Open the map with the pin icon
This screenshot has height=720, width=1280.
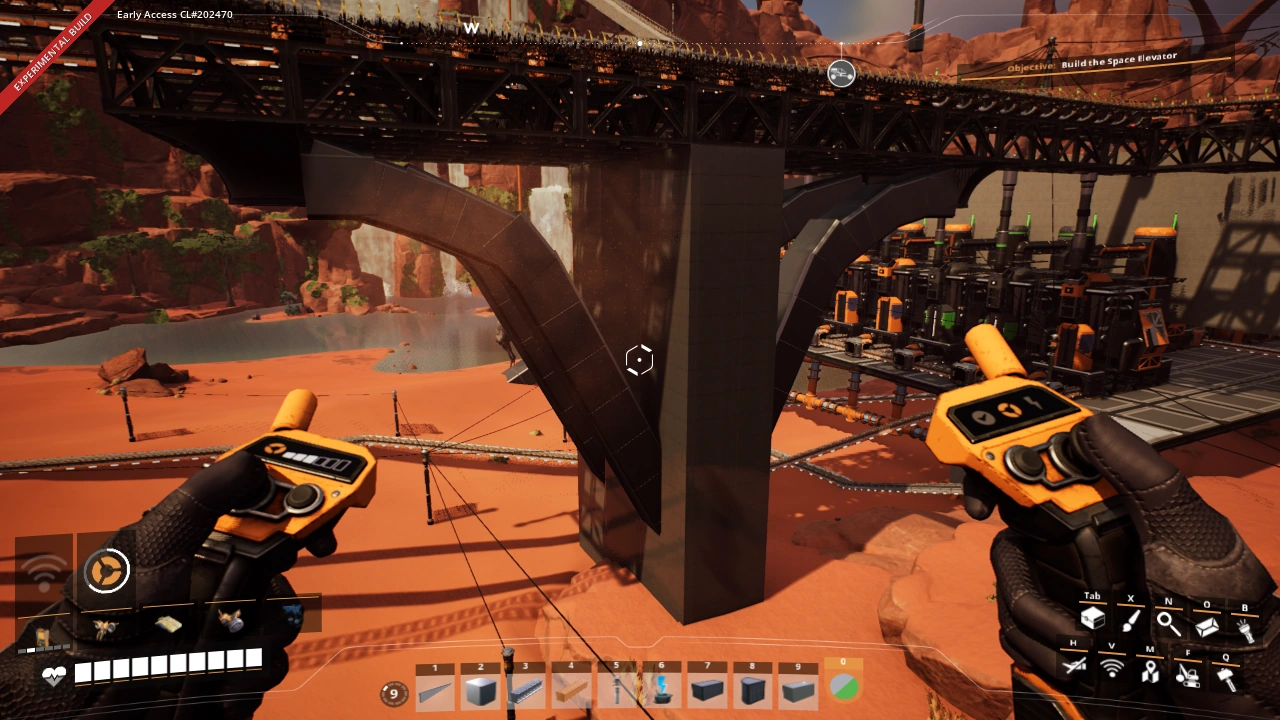(1150, 673)
